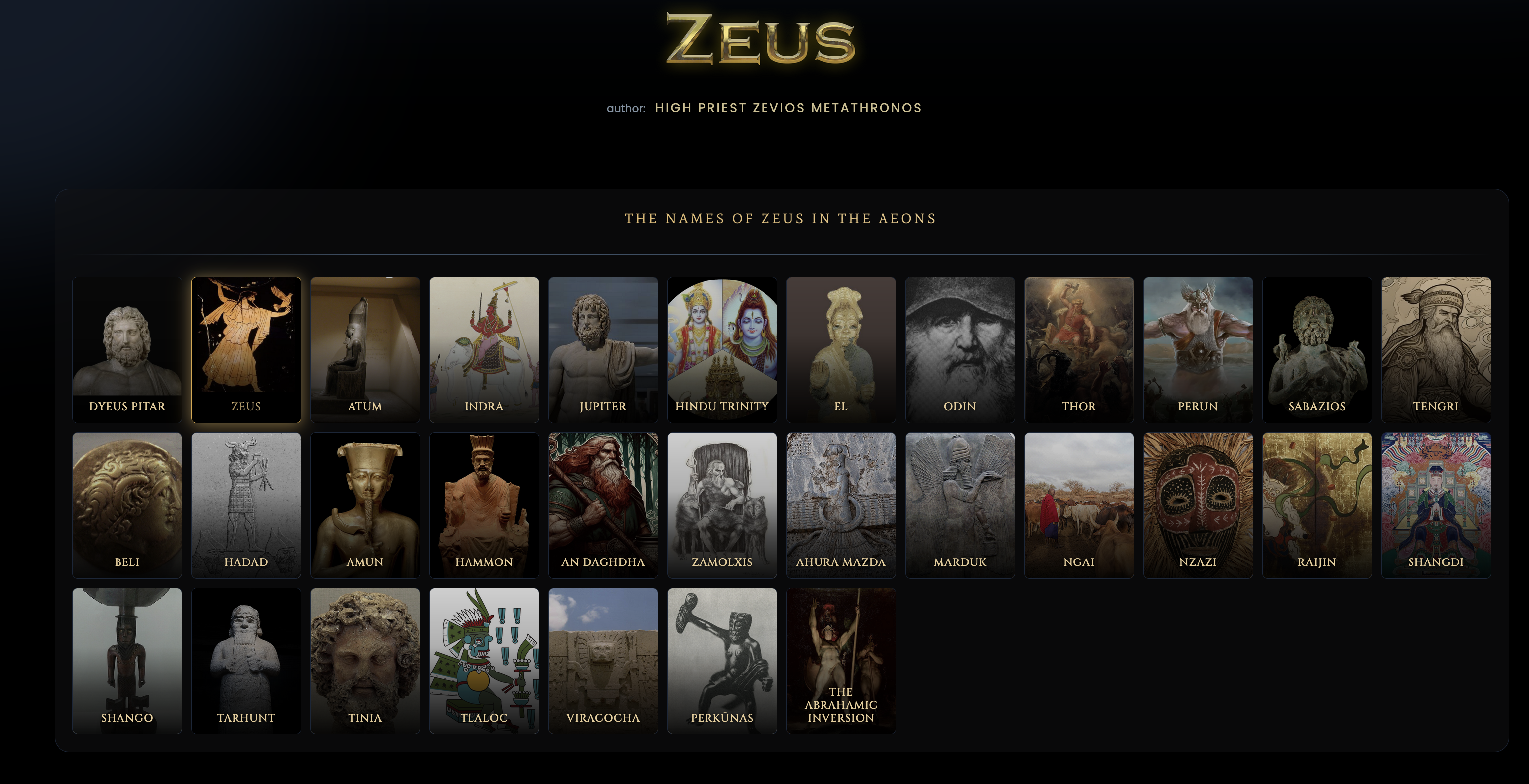Screen dimensions: 1529x784
Task: Choose the An Daghdha card
Action: click(603, 505)
